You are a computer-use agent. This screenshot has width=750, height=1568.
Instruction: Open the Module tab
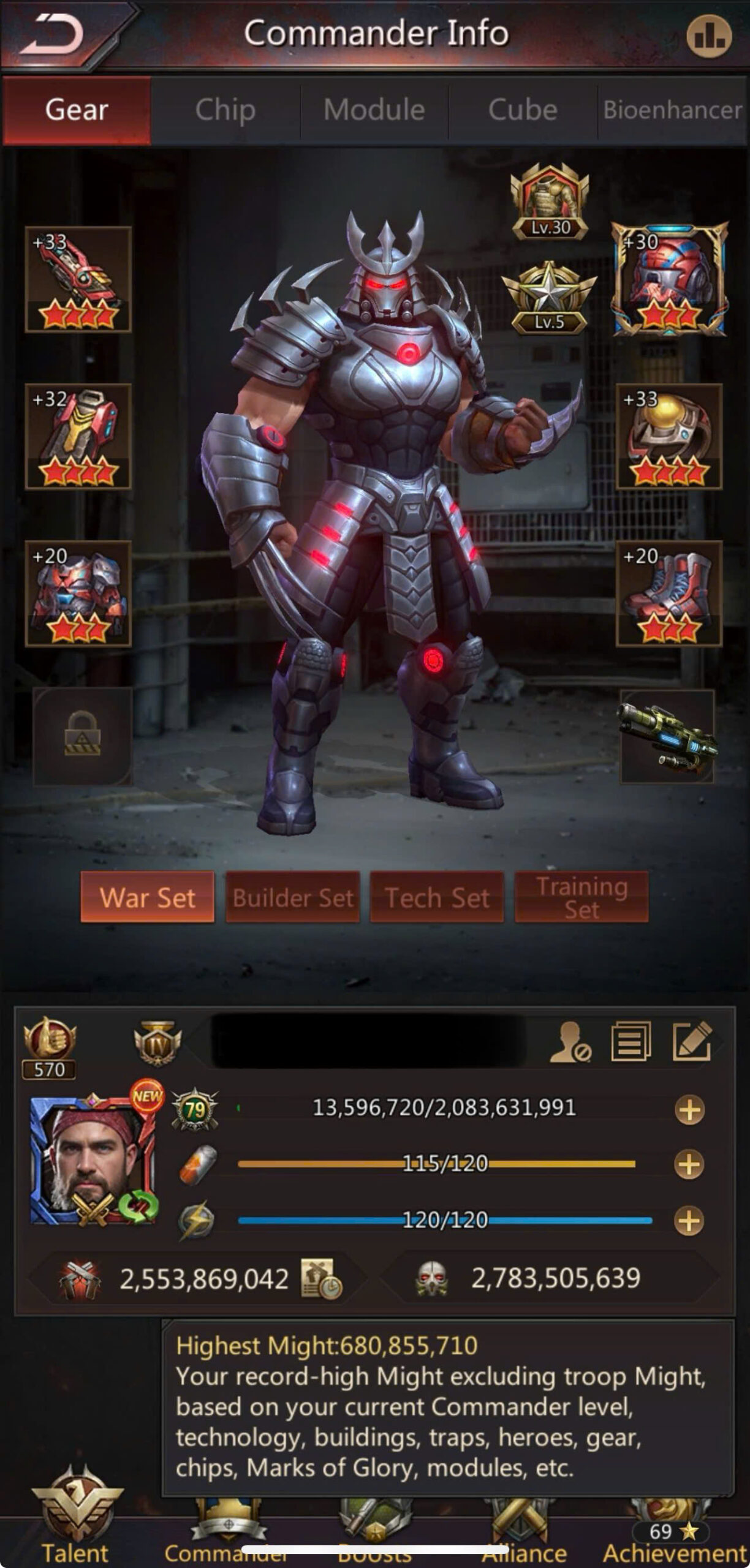click(x=374, y=110)
